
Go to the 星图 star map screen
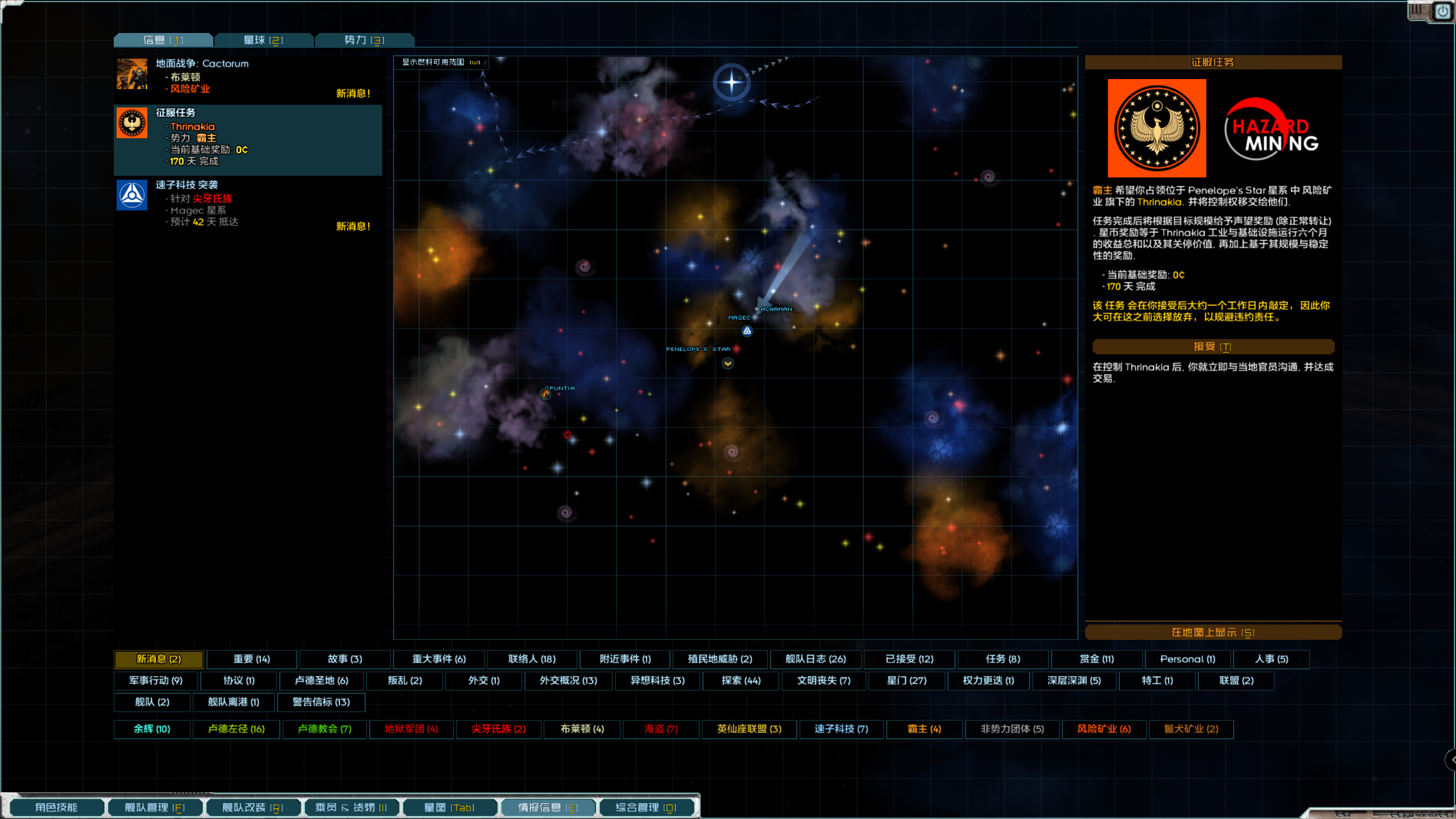click(449, 808)
